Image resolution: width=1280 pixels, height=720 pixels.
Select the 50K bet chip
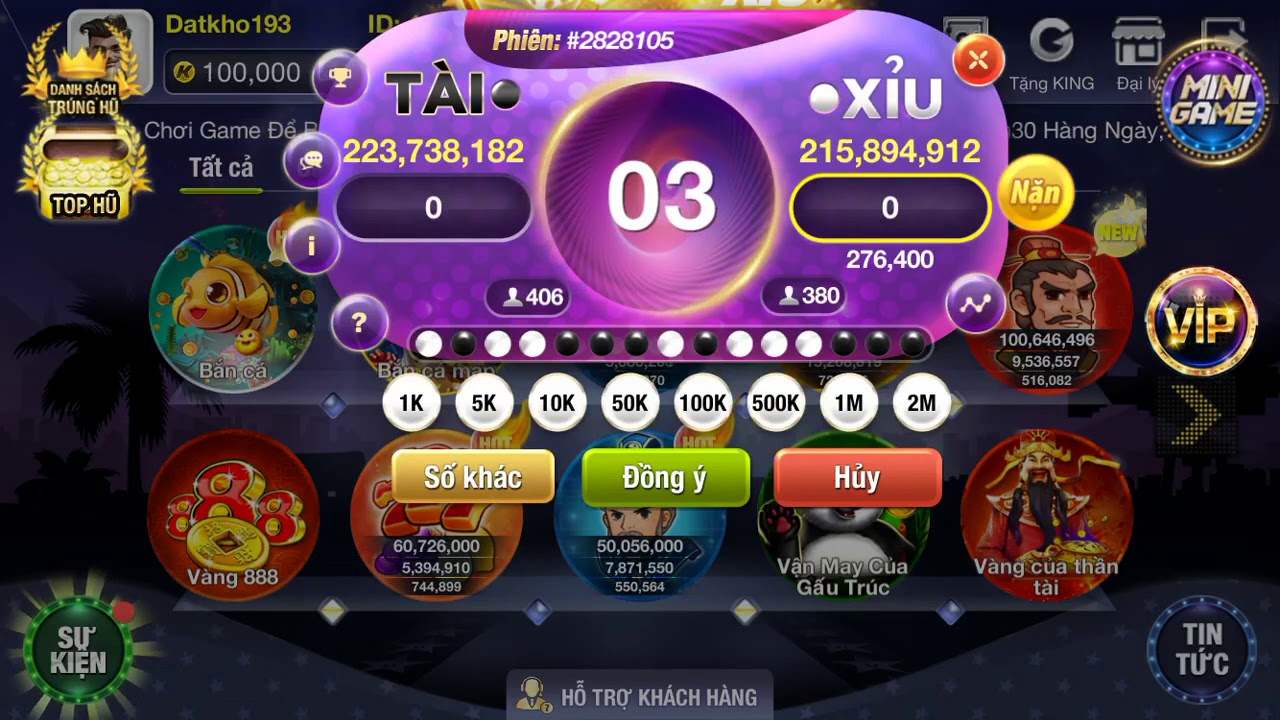pyautogui.click(x=630, y=403)
